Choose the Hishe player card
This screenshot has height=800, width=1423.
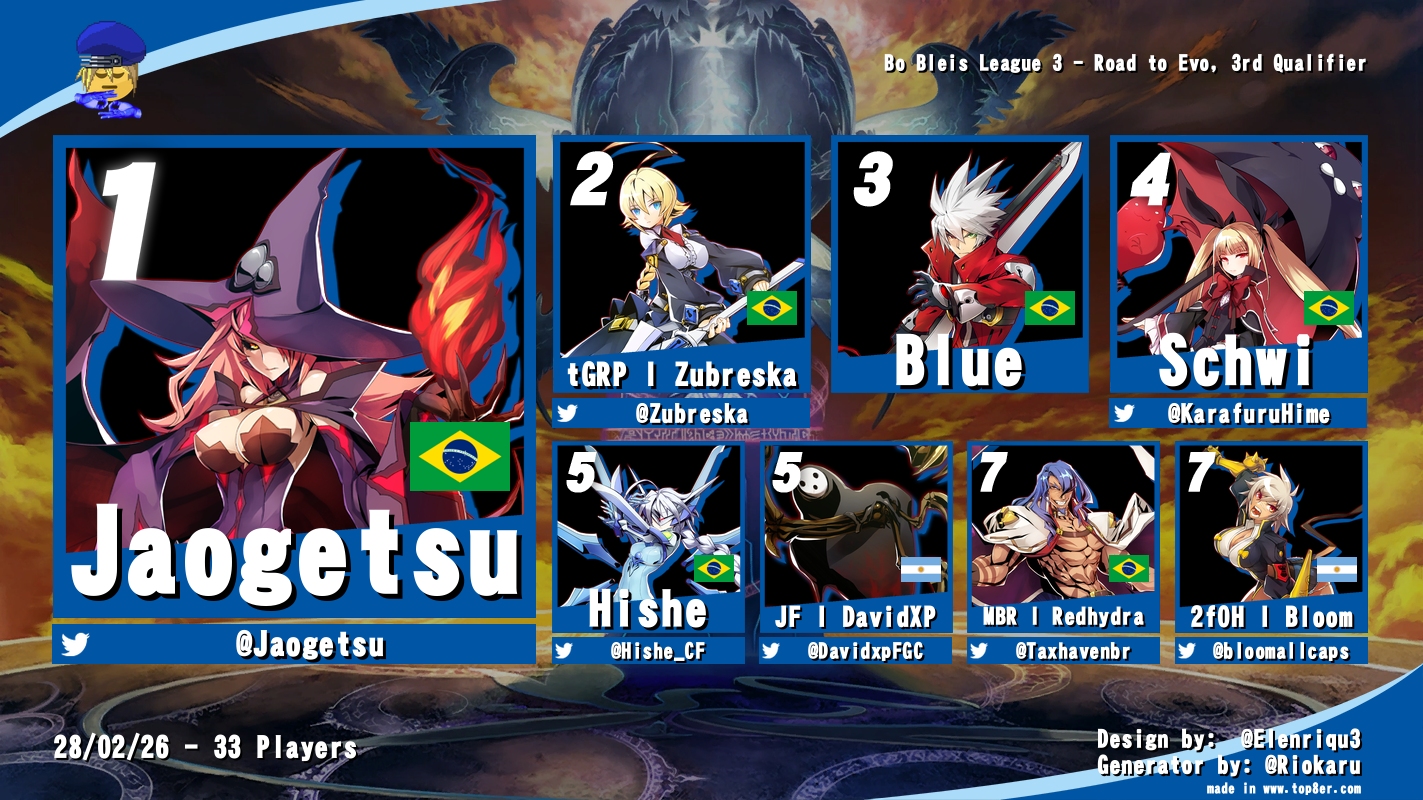(648, 536)
